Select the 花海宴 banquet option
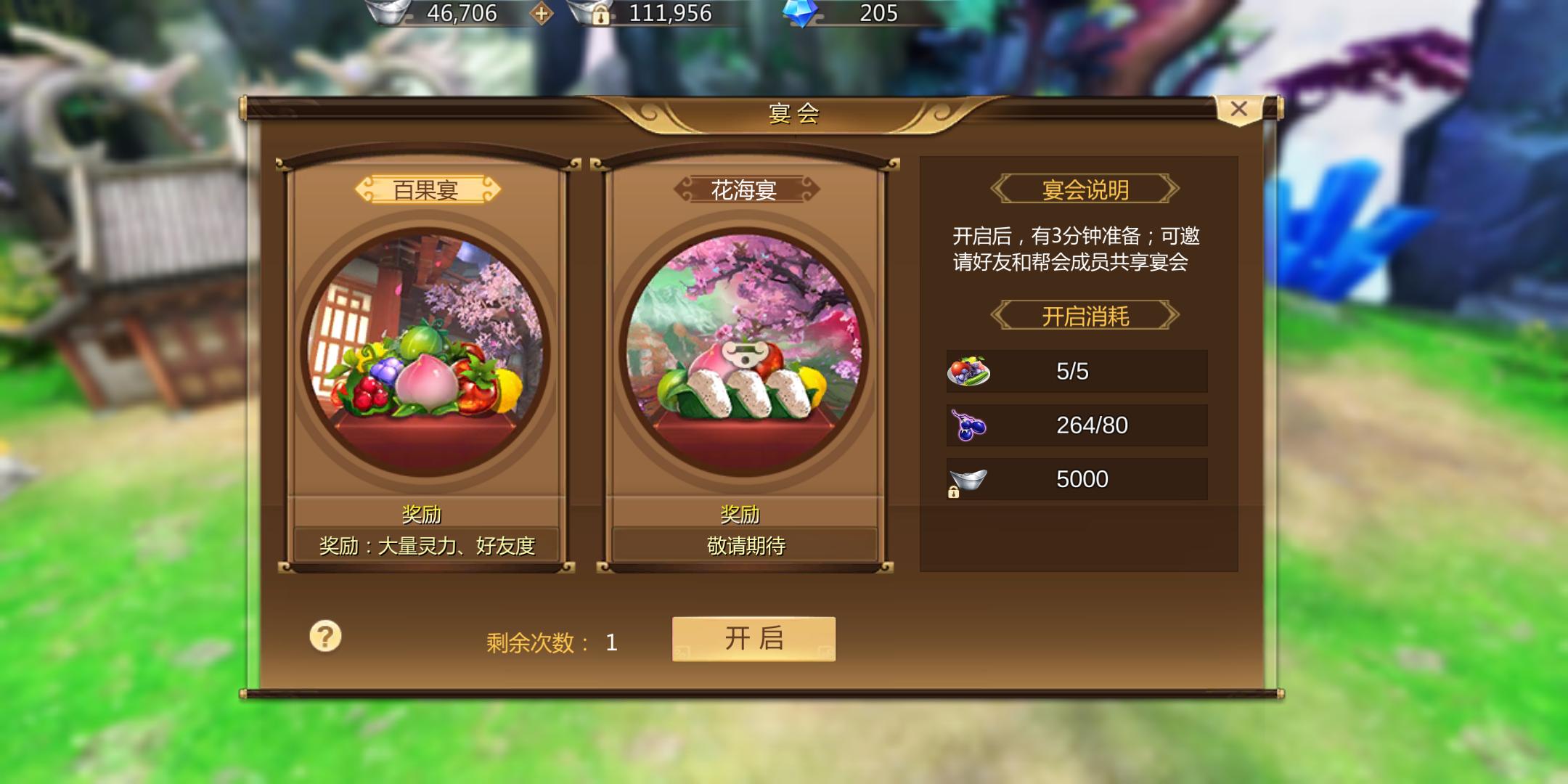Screen dimensions: 1568x784 point(742,190)
